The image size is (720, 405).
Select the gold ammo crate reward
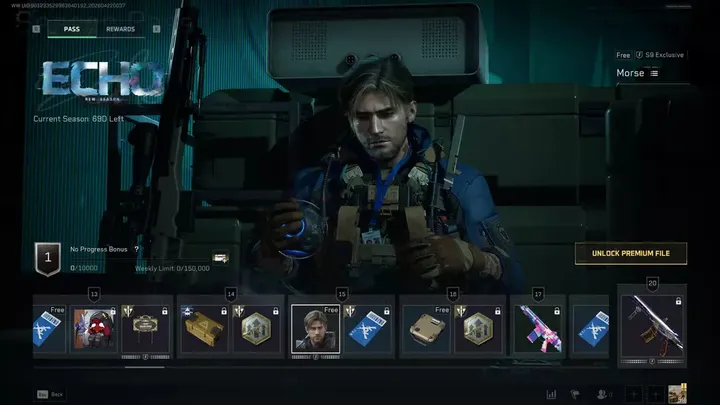pos(203,328)
